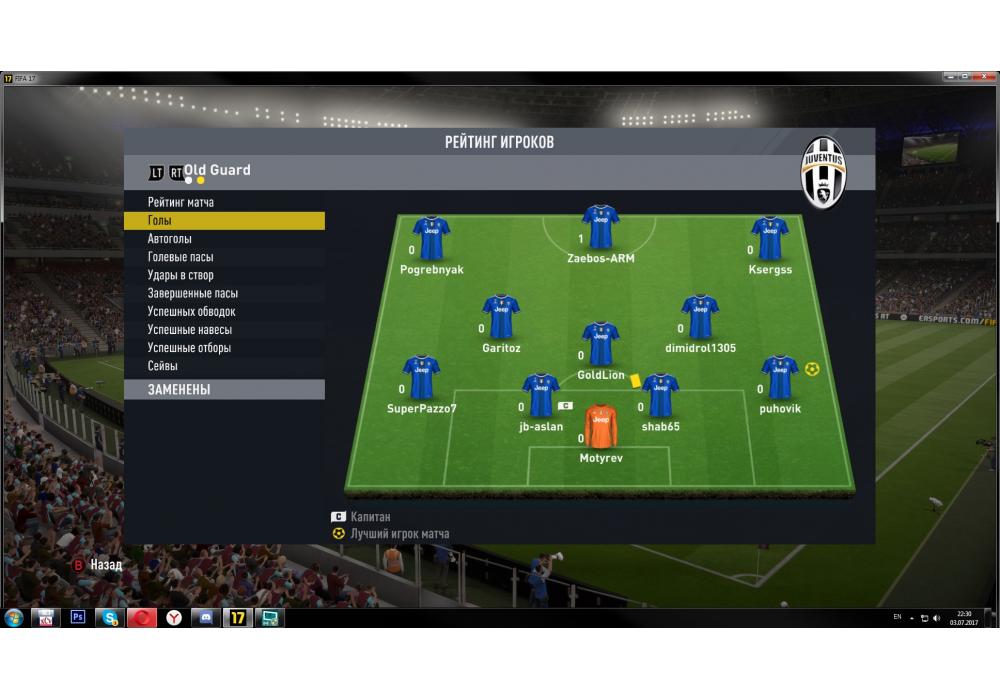Choose player puhovik's jersey

779,377
